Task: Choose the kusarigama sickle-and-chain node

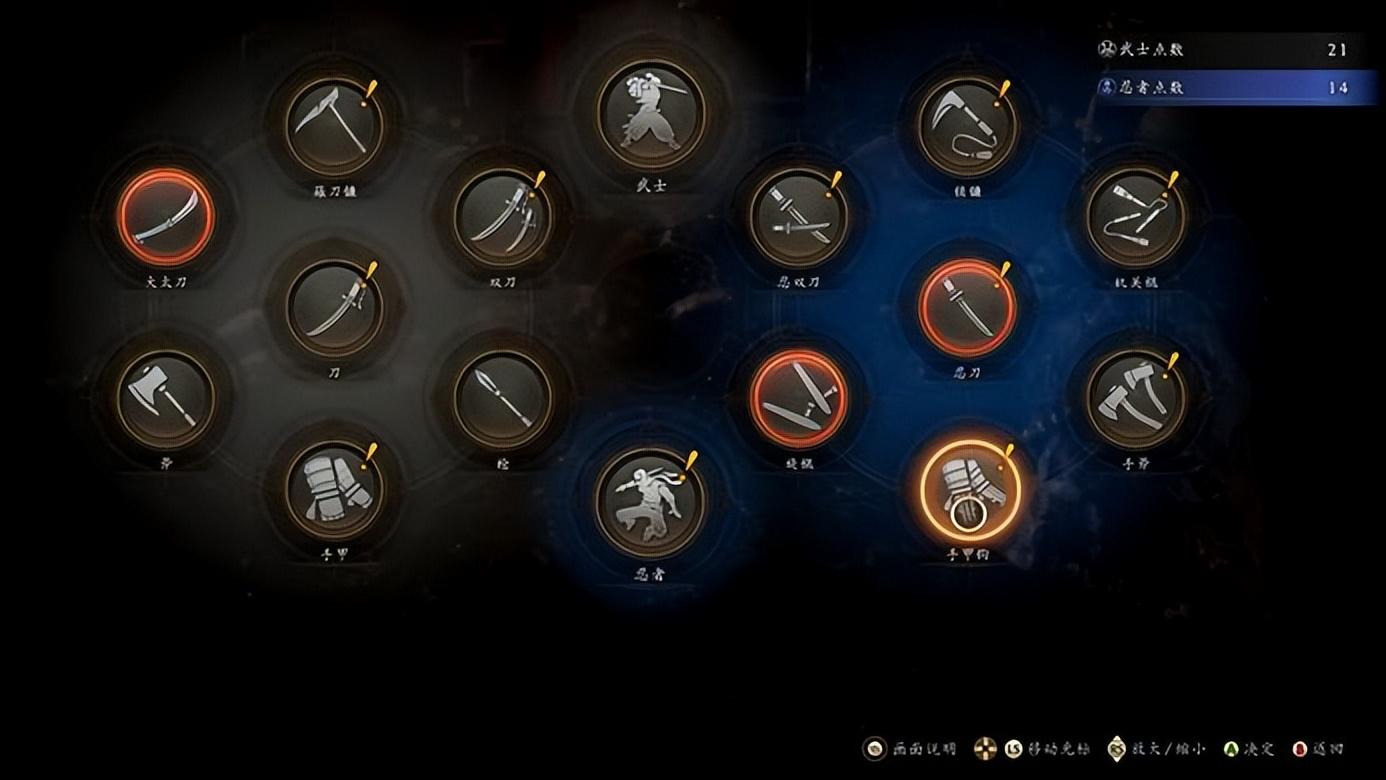Action: (967, 126)
